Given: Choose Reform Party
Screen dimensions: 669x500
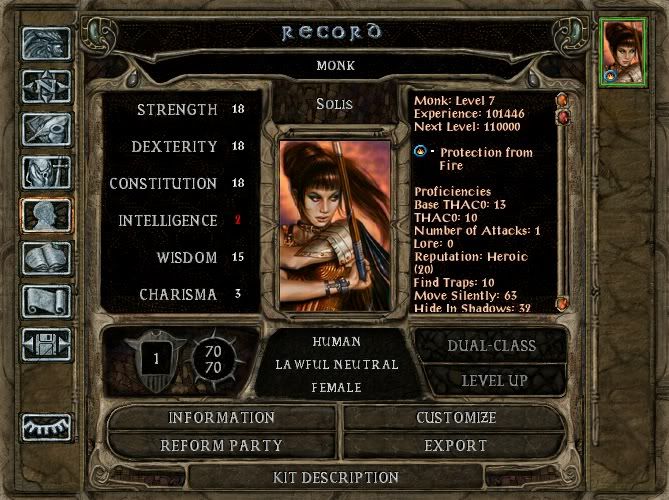Looking at the screenshot, I should pos(221,445).
